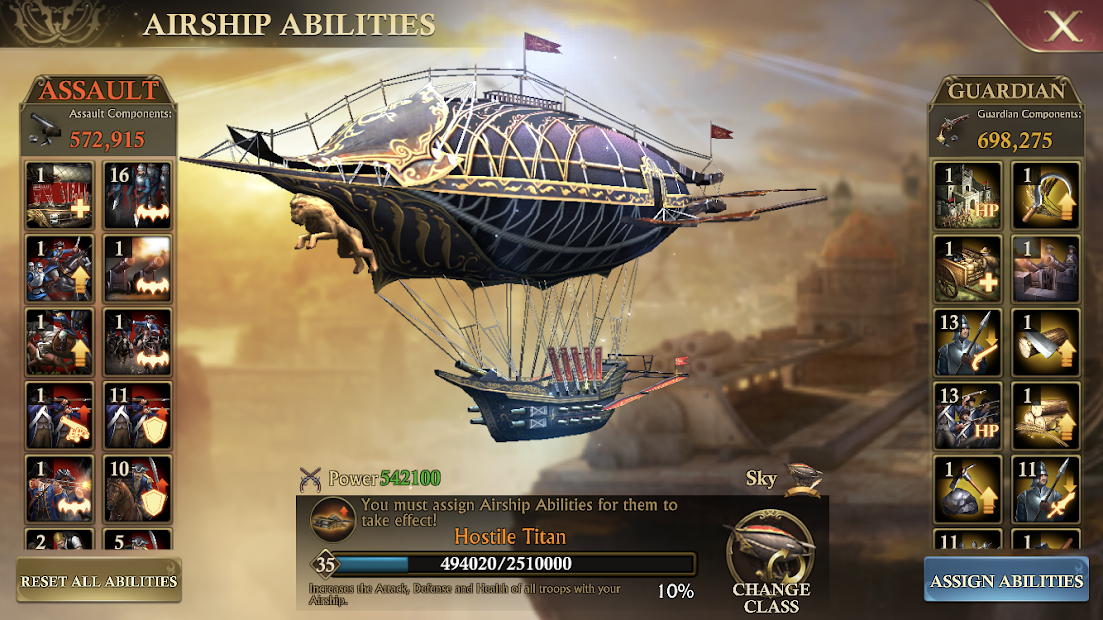This screenshot has height=620, width=1103.
Task: Reset all abilities
Action: 99,581
